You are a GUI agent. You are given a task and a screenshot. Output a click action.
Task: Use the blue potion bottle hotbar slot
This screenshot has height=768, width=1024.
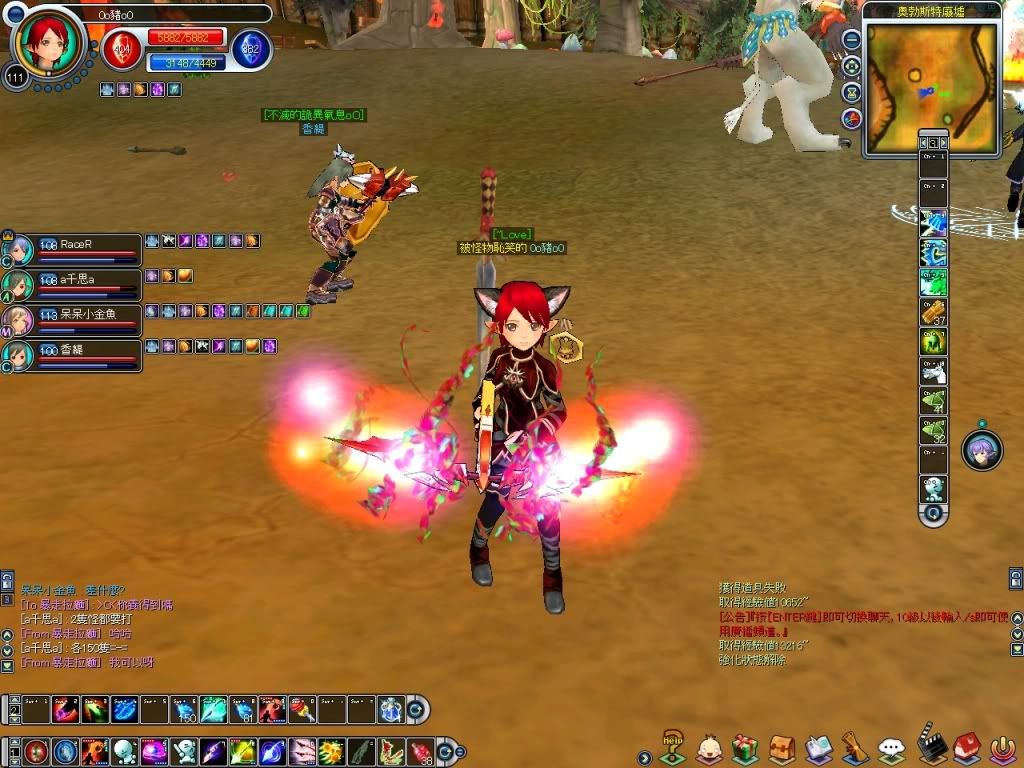[391, 709]
